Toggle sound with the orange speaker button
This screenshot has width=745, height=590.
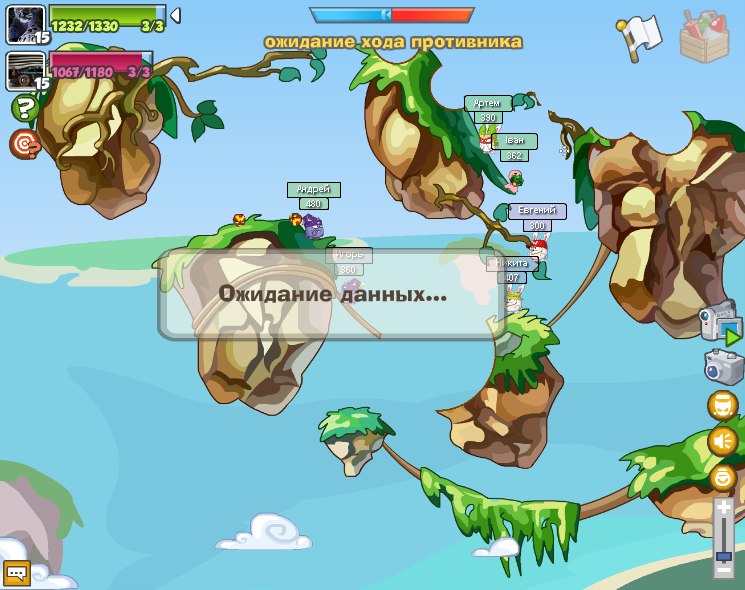pos(722,440)
